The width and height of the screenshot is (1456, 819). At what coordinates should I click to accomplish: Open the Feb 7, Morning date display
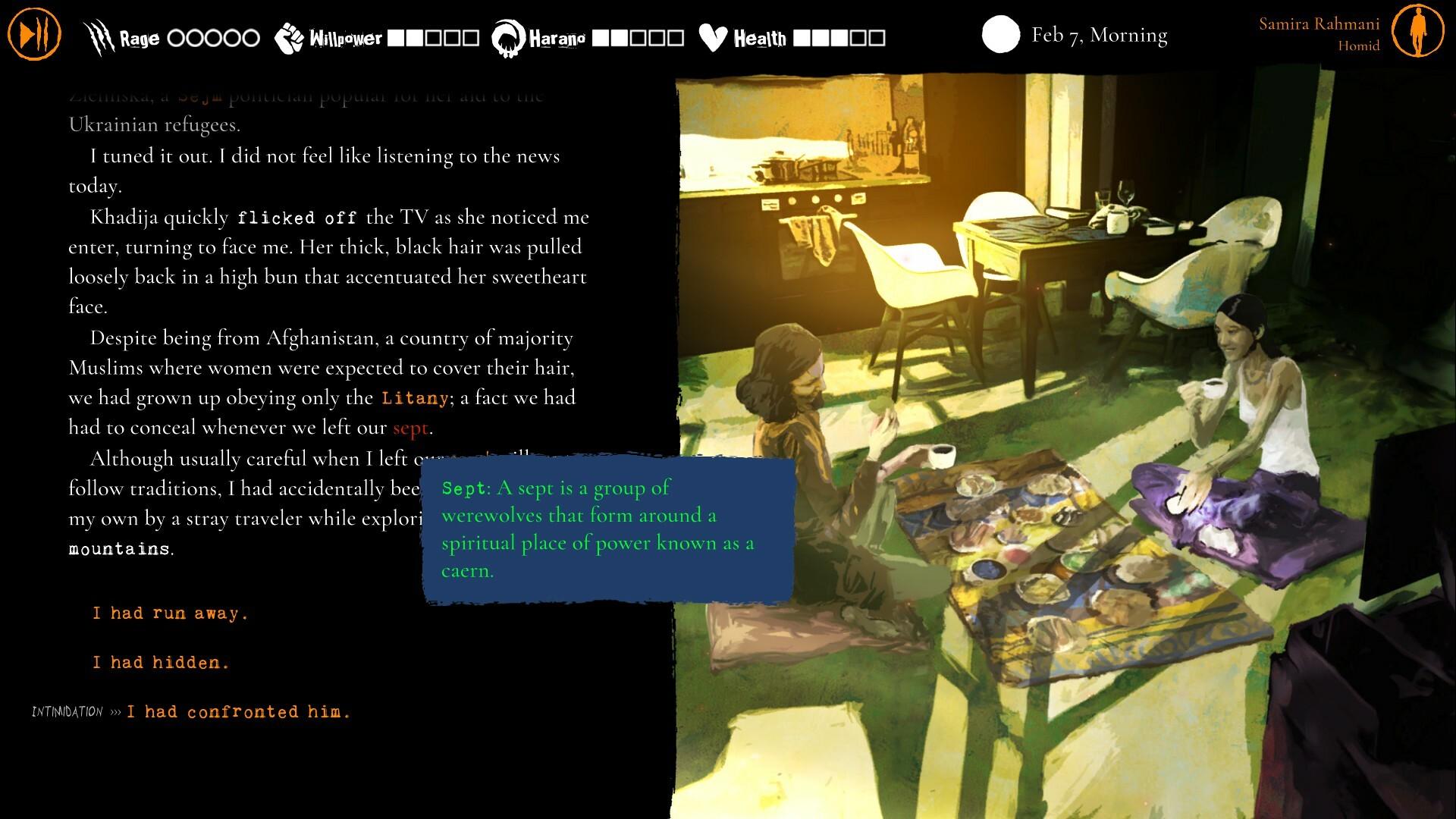[x=1099, y=35]
